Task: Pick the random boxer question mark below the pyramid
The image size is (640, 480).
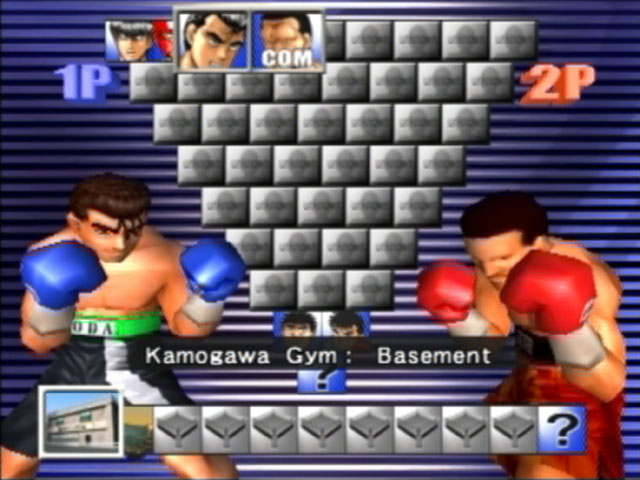Action: tap(322, 379)
